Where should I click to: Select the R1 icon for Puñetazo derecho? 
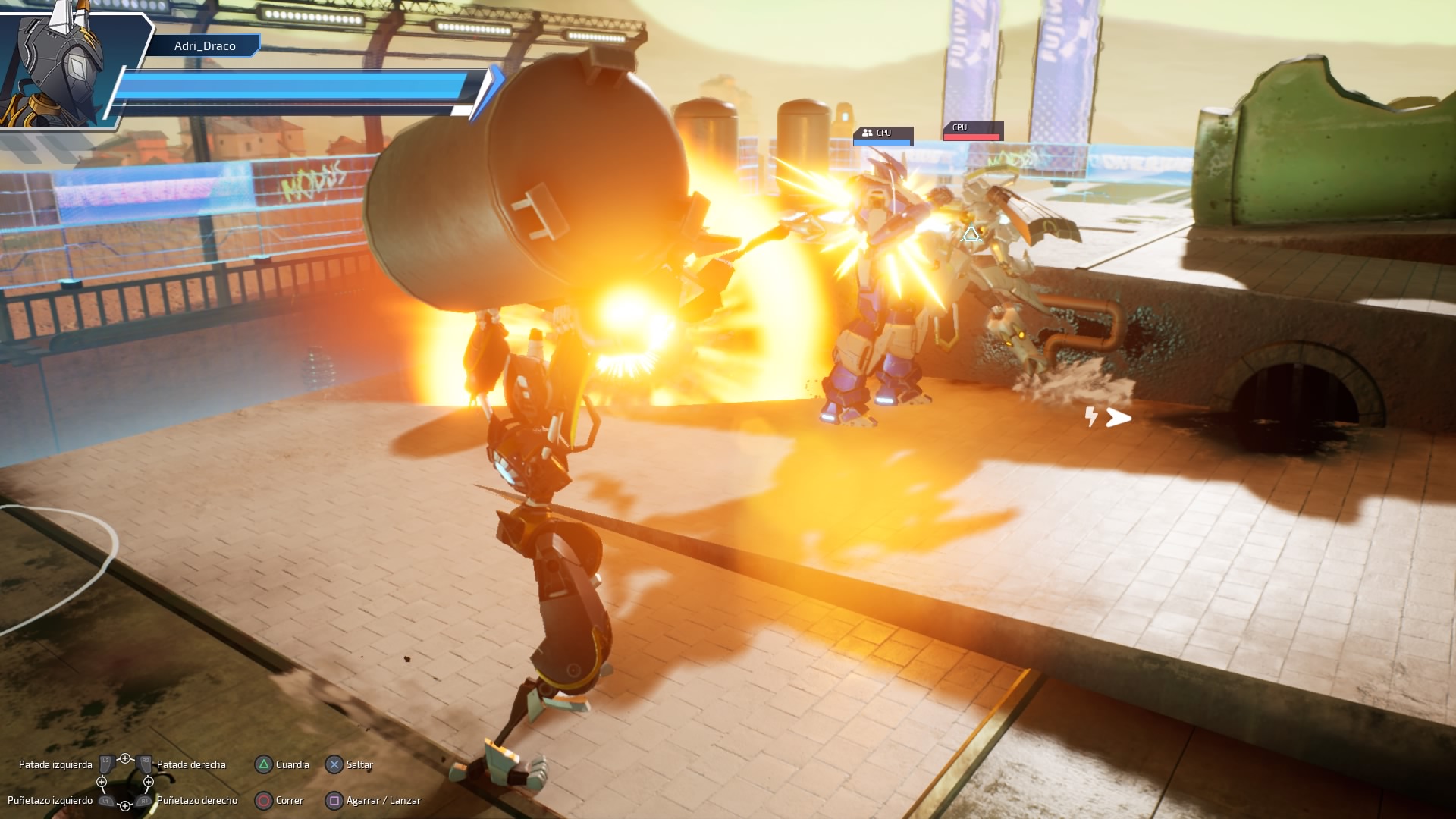(x=144, y=800)
